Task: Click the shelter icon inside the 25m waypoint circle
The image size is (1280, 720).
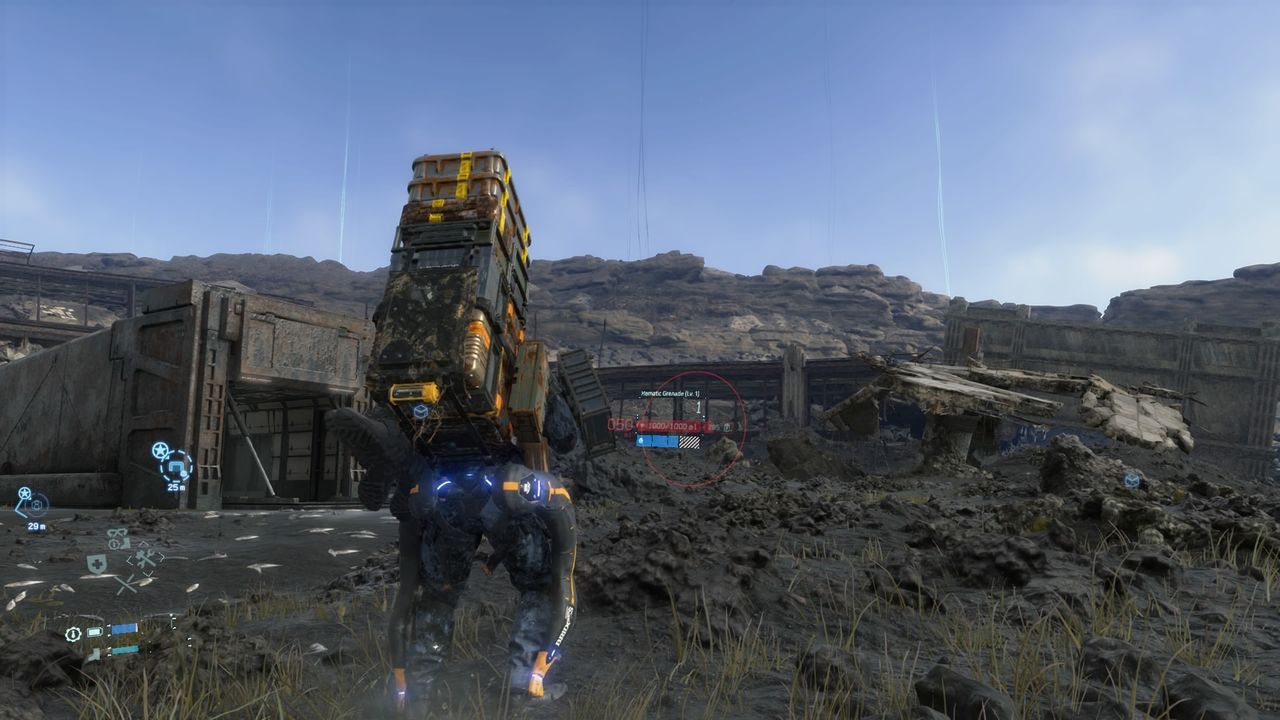Action: click(x=177, y=467)
